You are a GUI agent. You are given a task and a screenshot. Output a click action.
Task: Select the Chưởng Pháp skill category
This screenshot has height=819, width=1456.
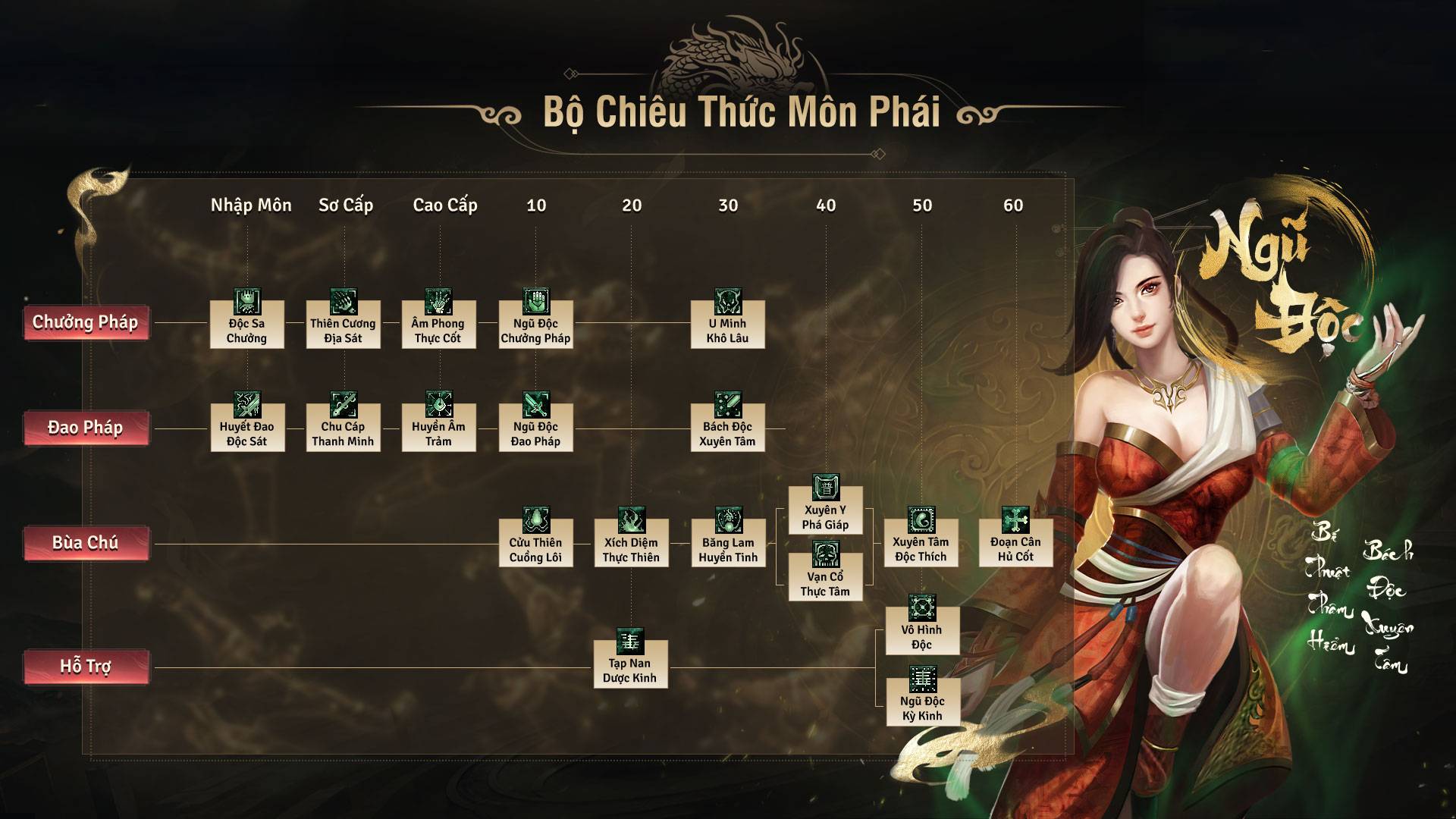point(86,322)
